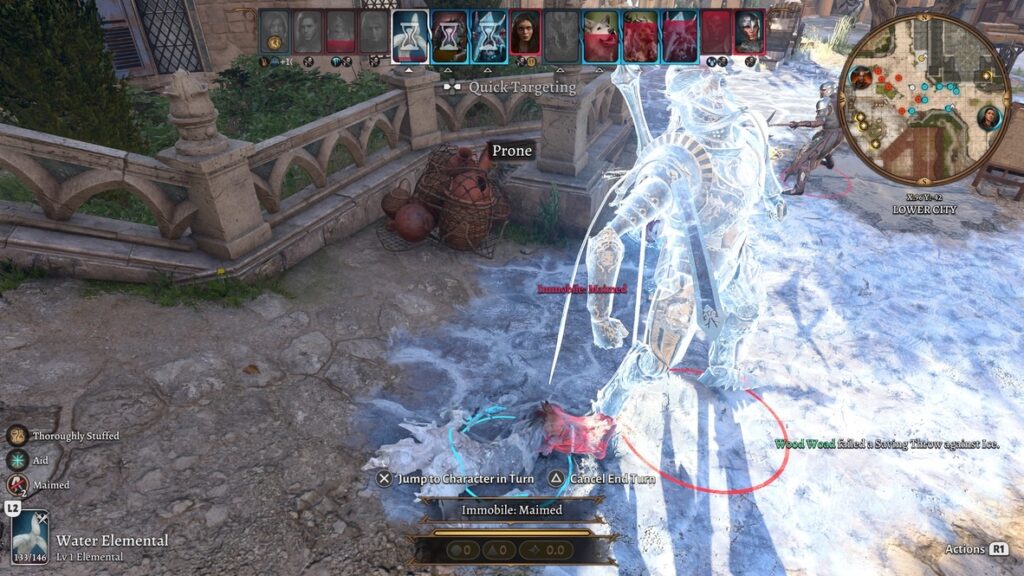Viewport: 1024px width, 576px height.
Task: Select the Water Elemental portrait card
Action: click(30, 537)
